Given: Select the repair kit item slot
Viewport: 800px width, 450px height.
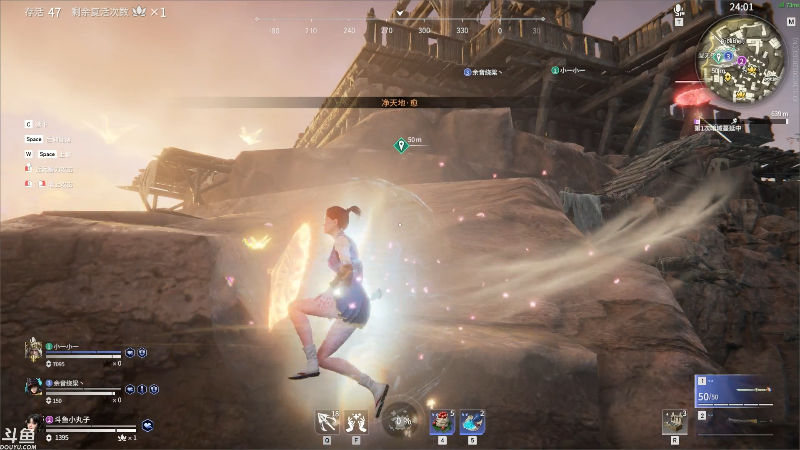Looking at the screenshot, I should 675,422.
